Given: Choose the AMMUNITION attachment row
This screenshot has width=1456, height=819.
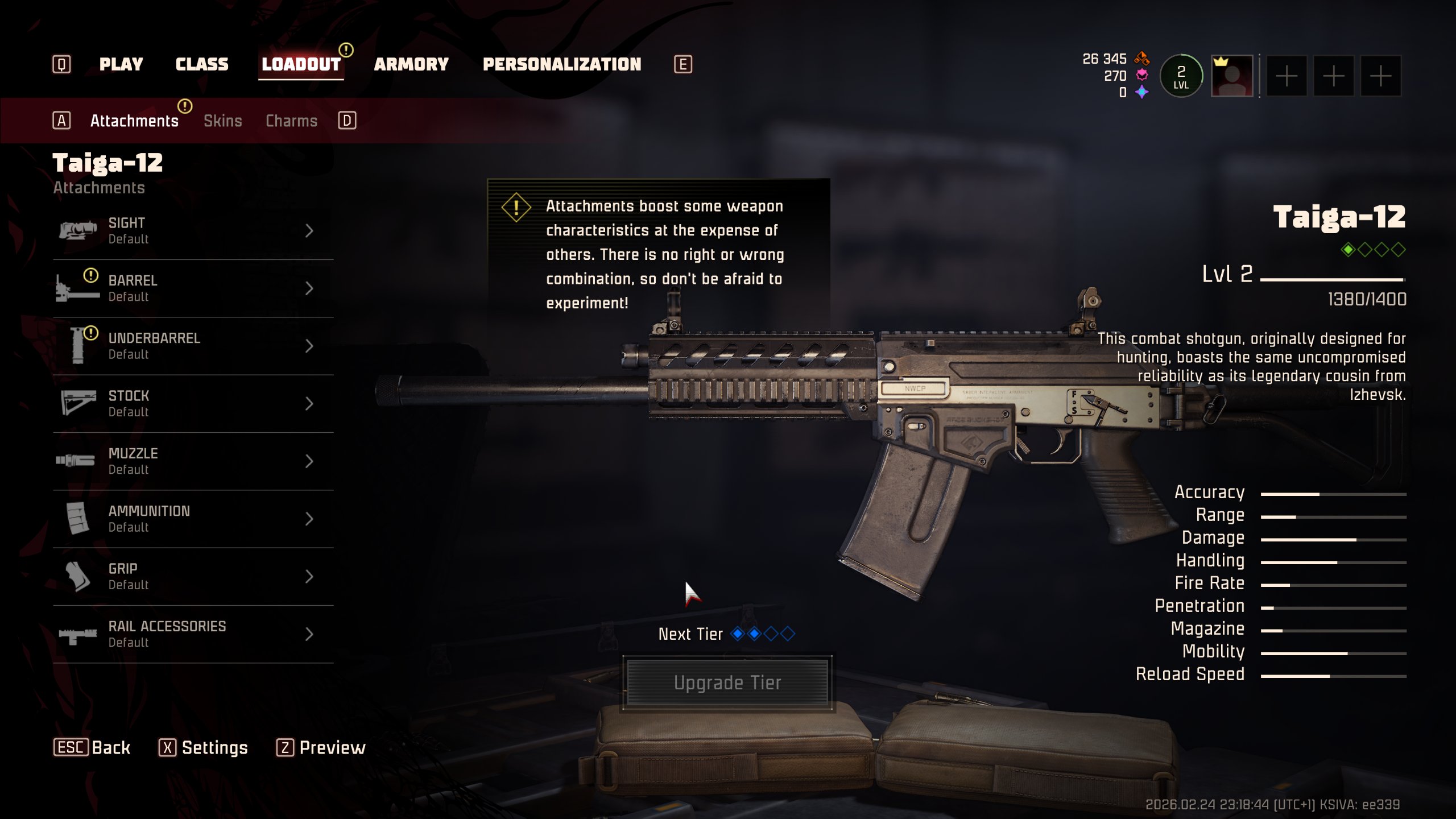Looking at the screenshot, I should (193, 519).
